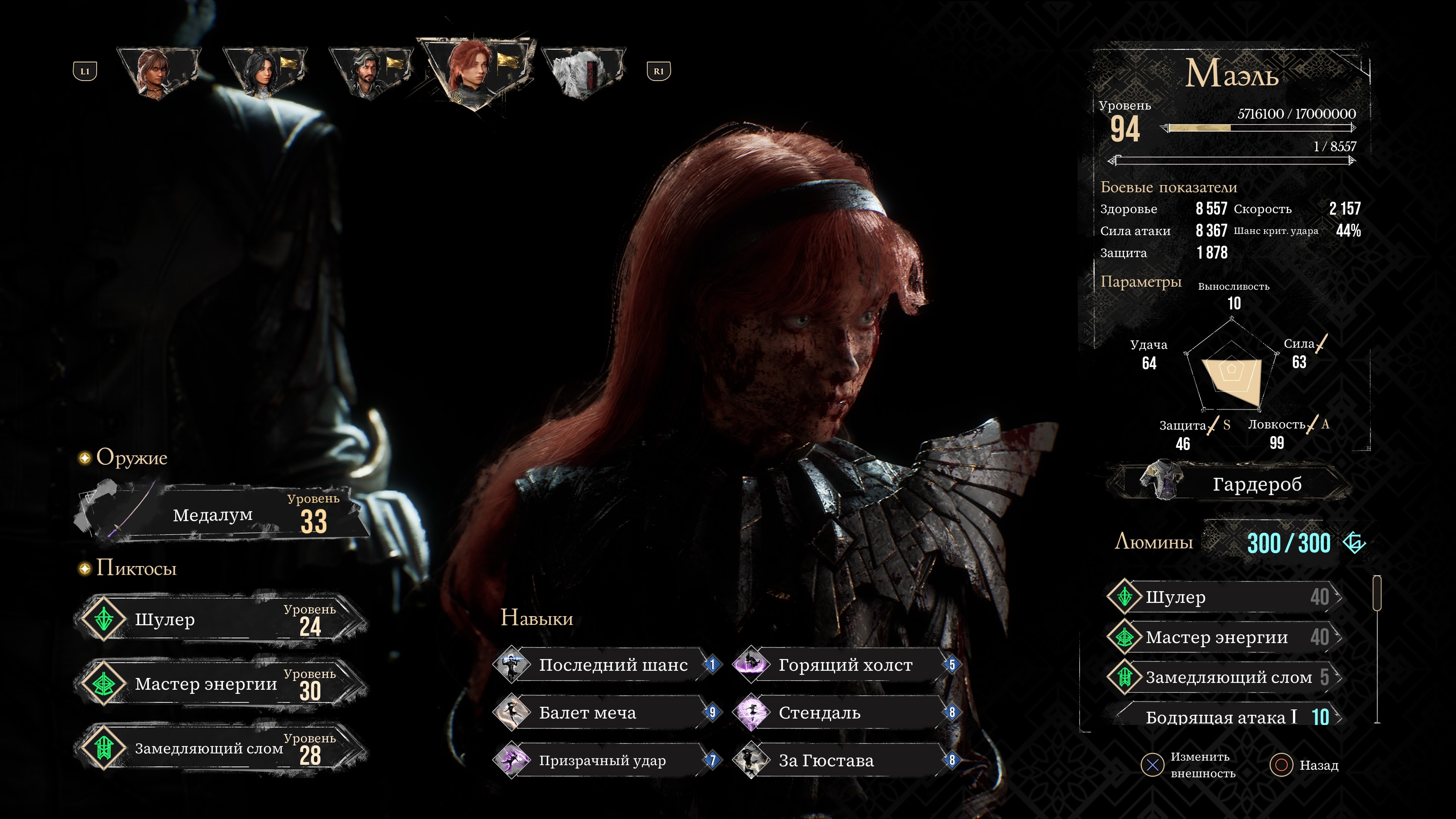Select the Последний шанс skill

607,665
